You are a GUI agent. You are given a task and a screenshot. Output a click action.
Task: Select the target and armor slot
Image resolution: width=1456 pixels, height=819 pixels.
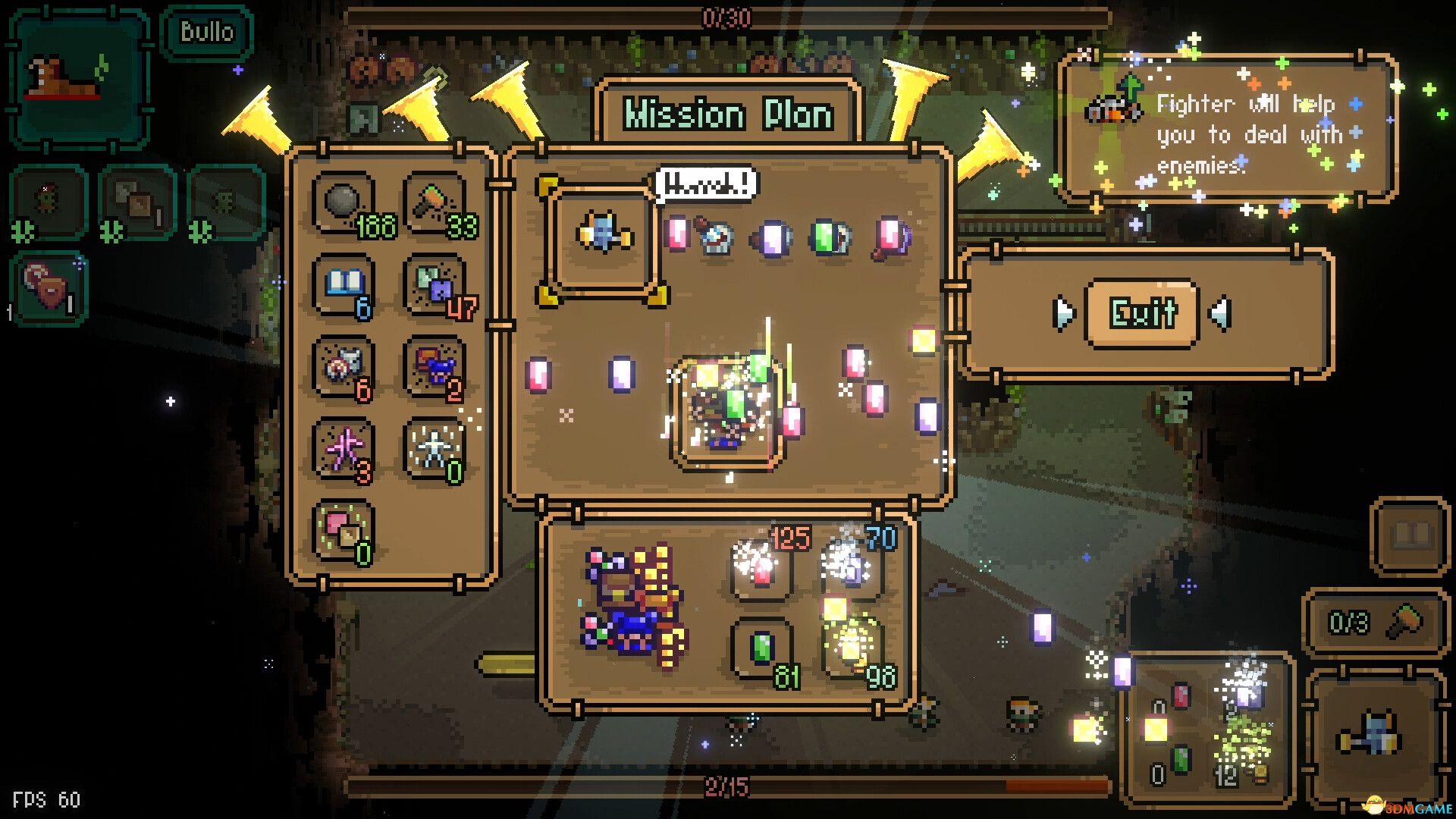(x=345, y=368)
